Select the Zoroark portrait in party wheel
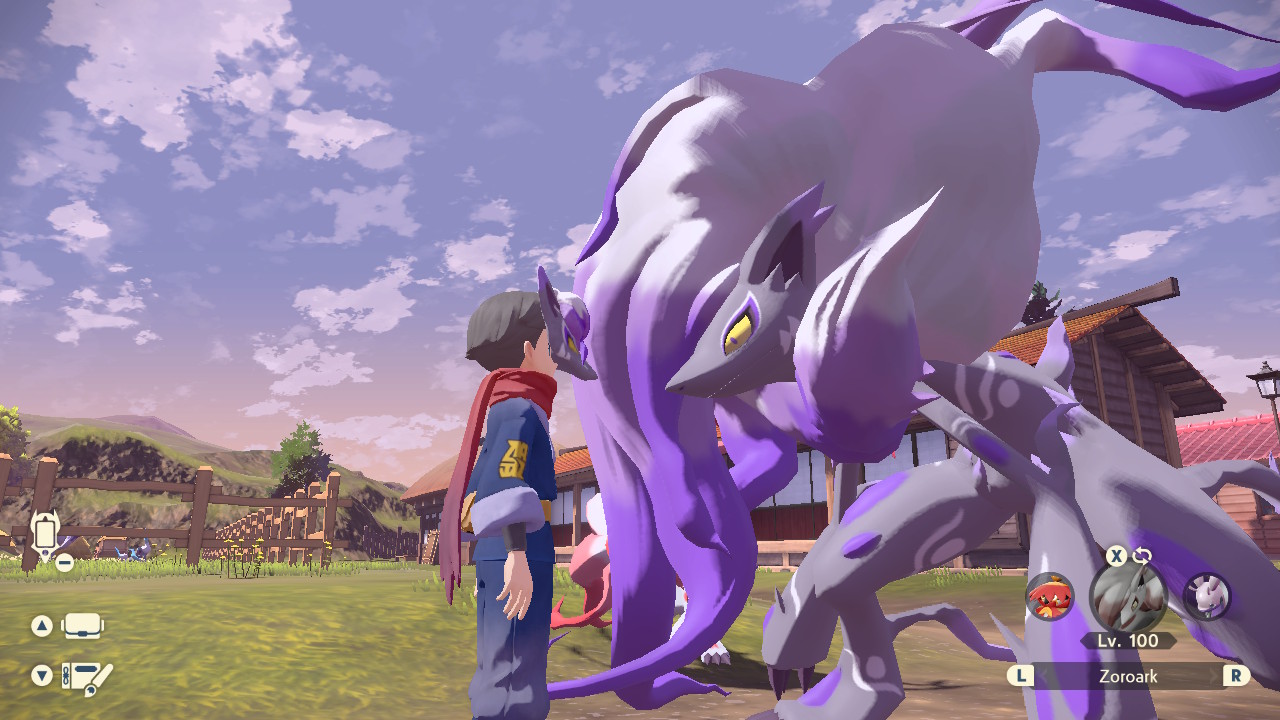 (1127, 597)
